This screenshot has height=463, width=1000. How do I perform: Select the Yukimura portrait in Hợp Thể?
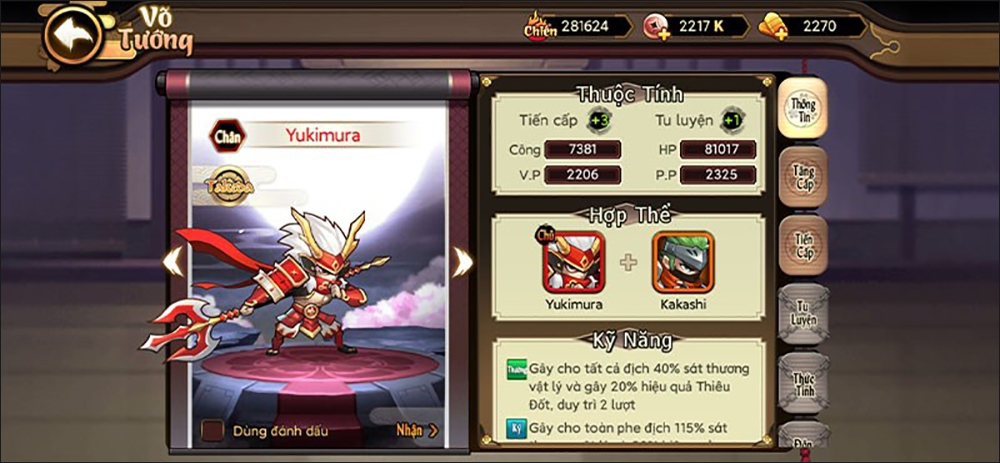pos(573,262)
